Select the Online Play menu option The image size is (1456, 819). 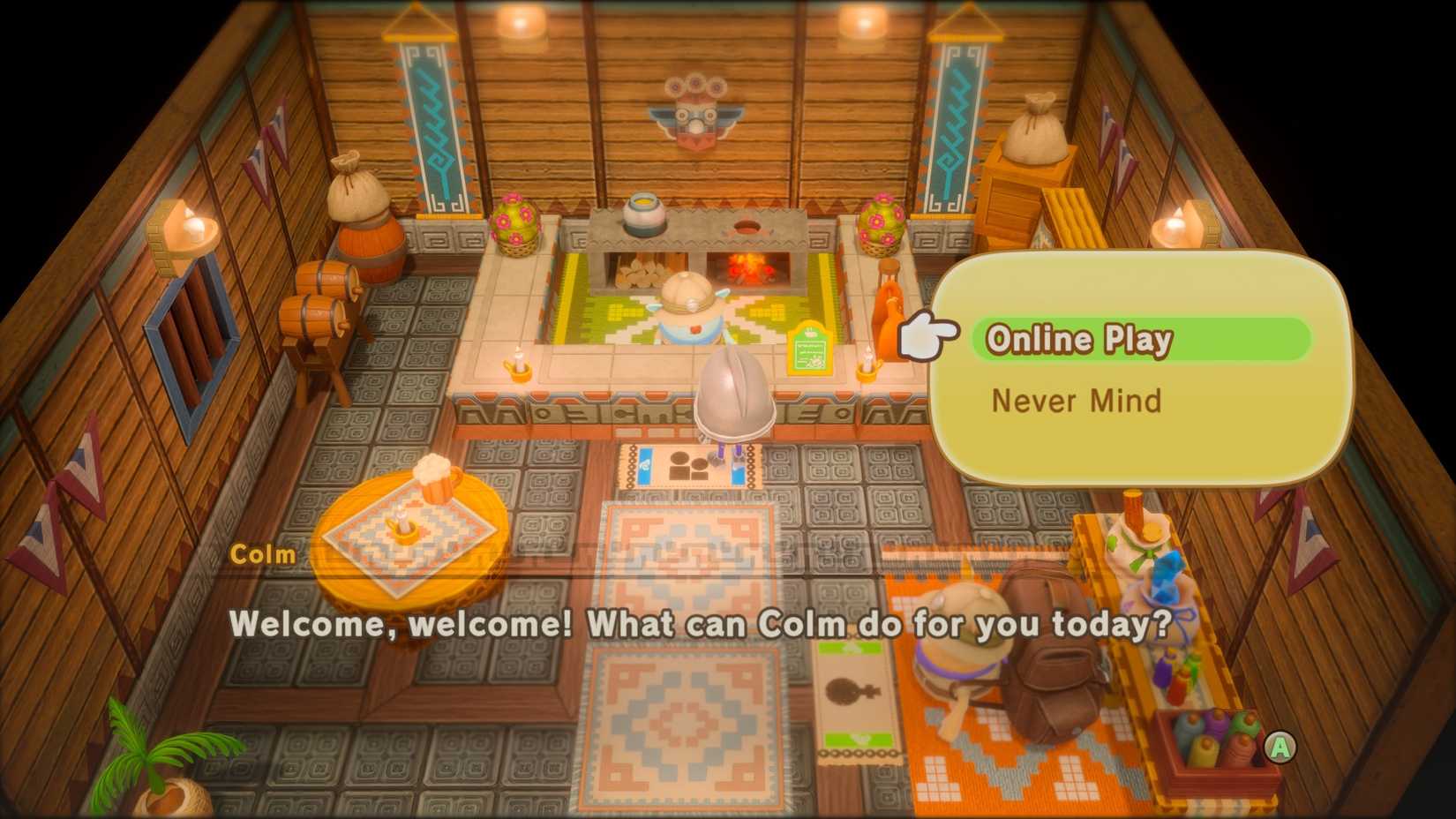pos(1078,338)
